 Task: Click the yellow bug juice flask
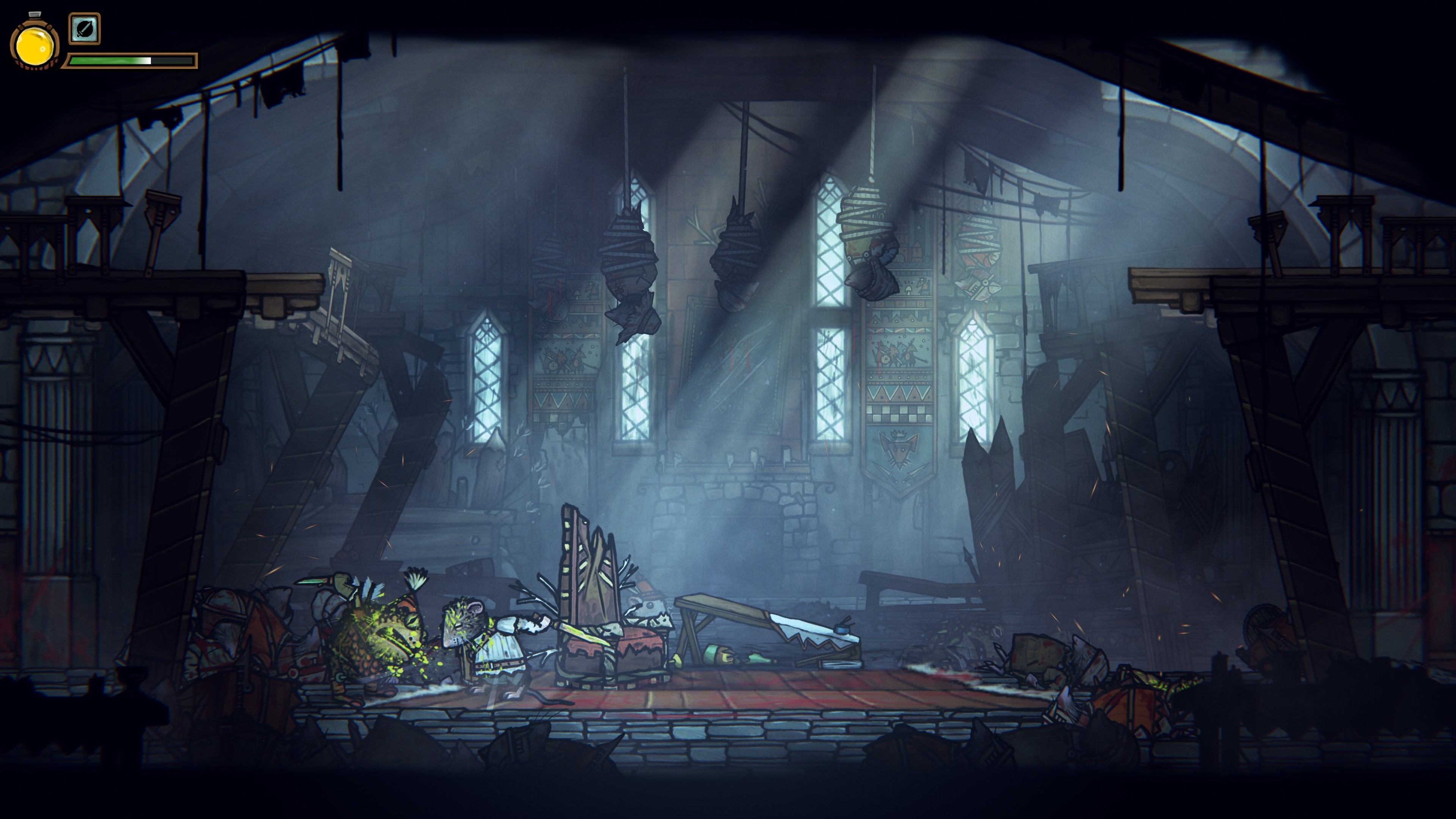coord(35,45)
